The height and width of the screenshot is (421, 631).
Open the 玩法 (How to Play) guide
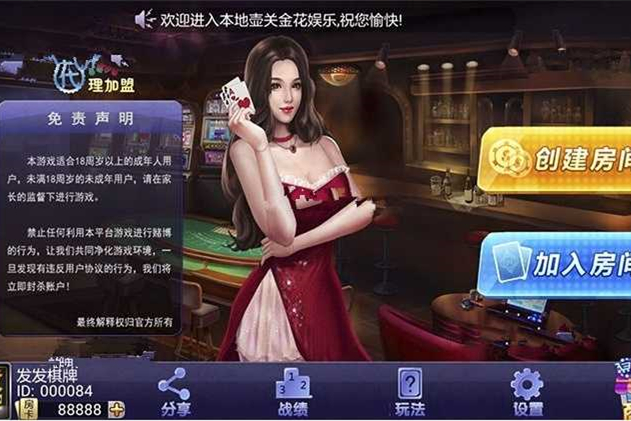point(410,391)
